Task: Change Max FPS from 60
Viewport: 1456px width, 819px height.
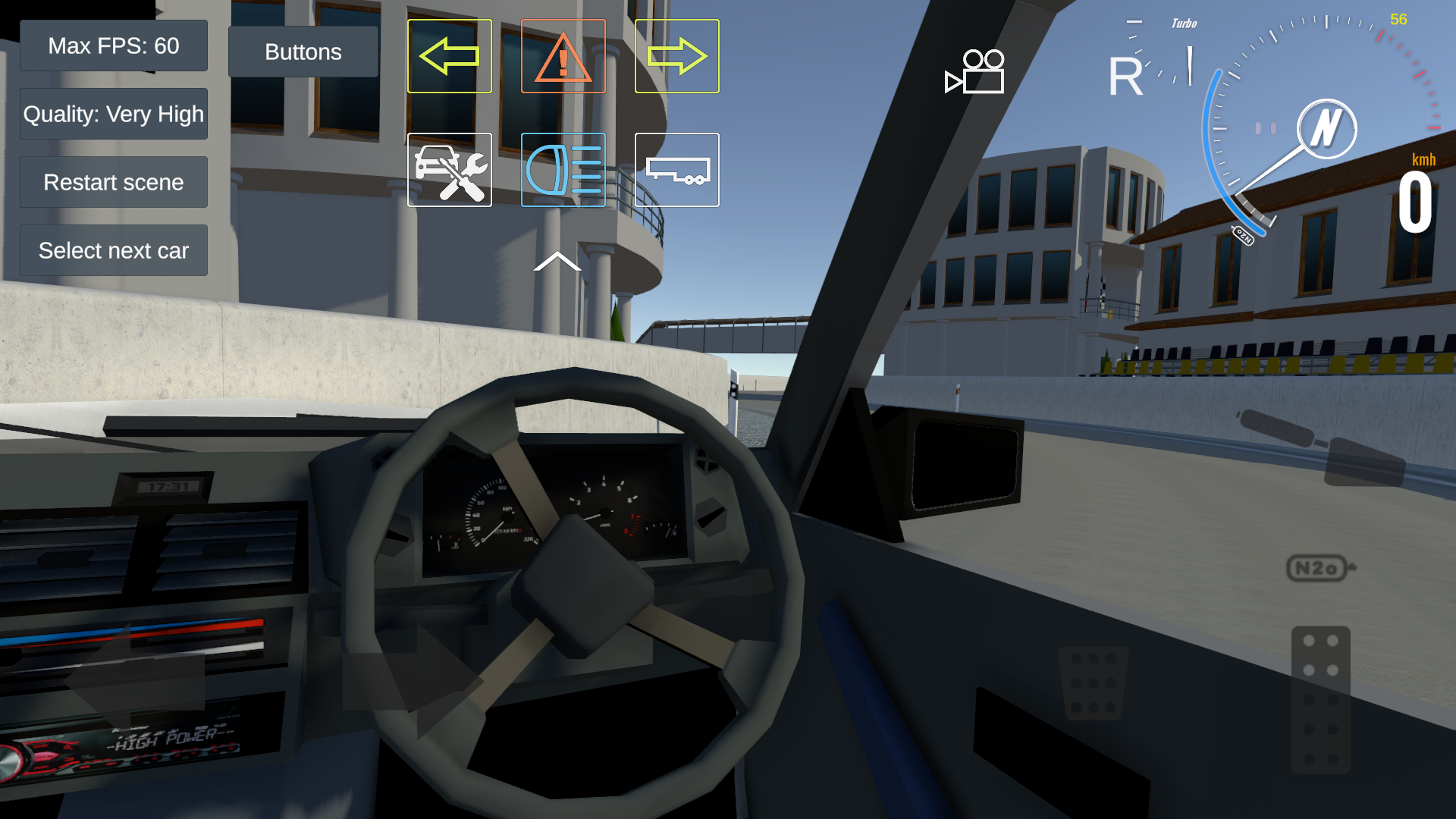Action: 114,45
